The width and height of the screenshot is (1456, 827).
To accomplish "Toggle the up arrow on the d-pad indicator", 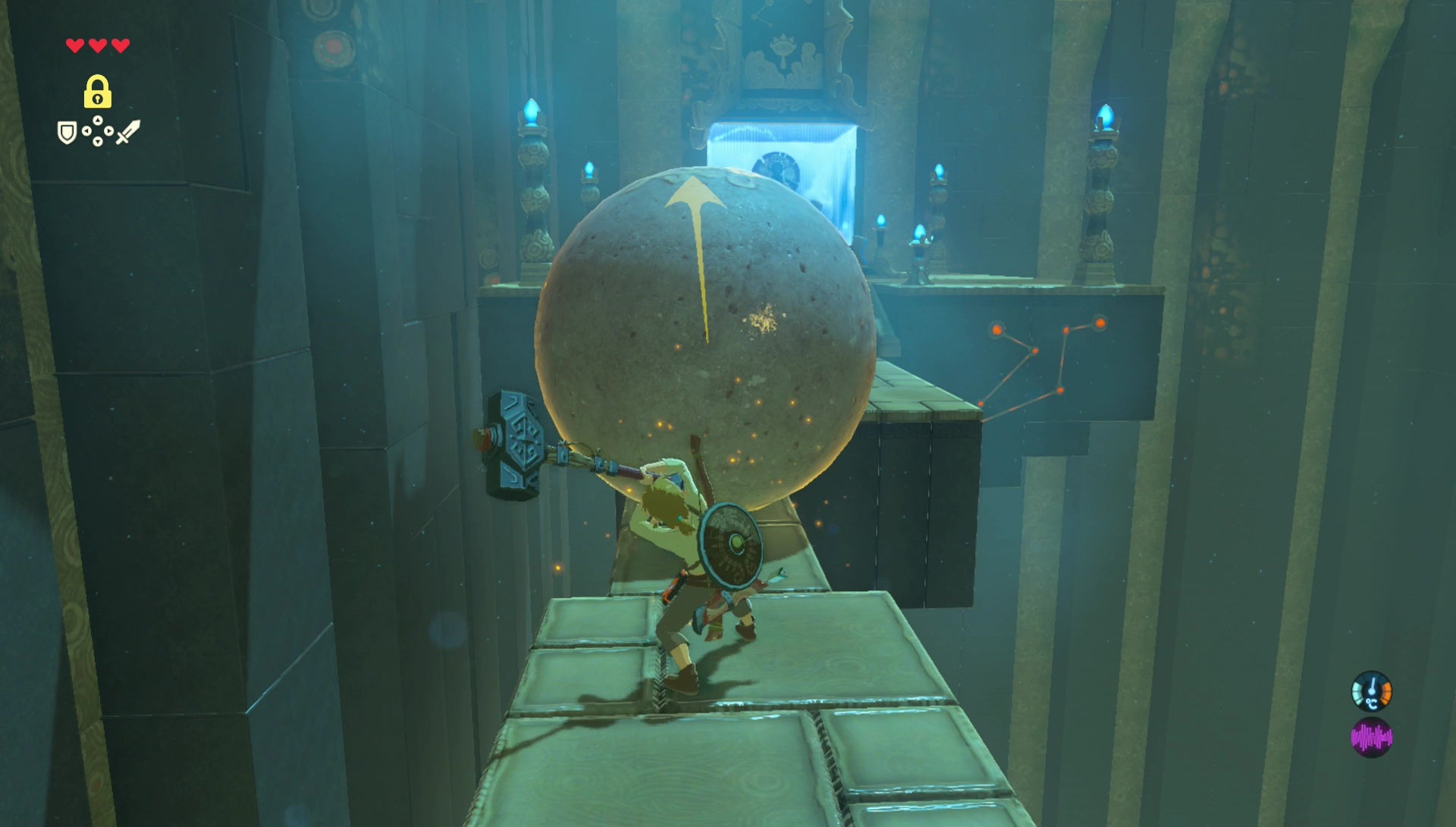I will click(97, 120).
